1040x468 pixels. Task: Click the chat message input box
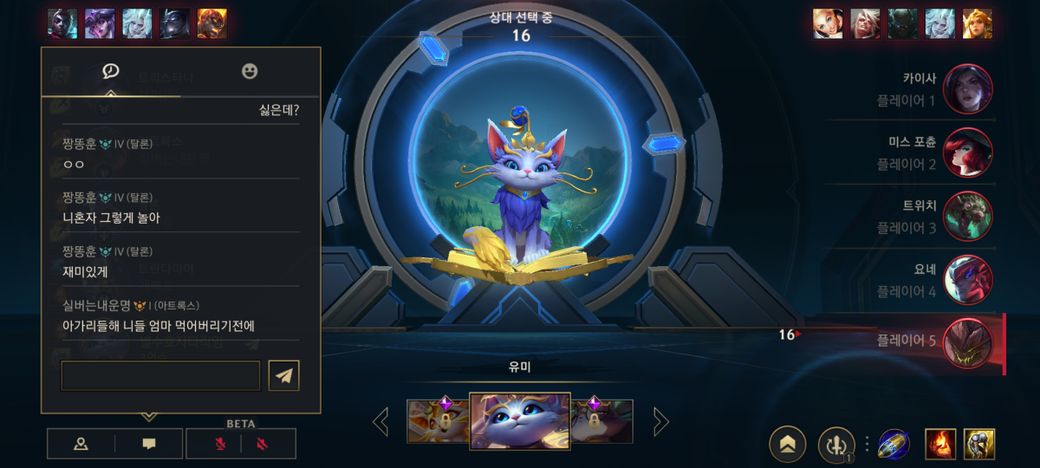click(x=160, y=375)
